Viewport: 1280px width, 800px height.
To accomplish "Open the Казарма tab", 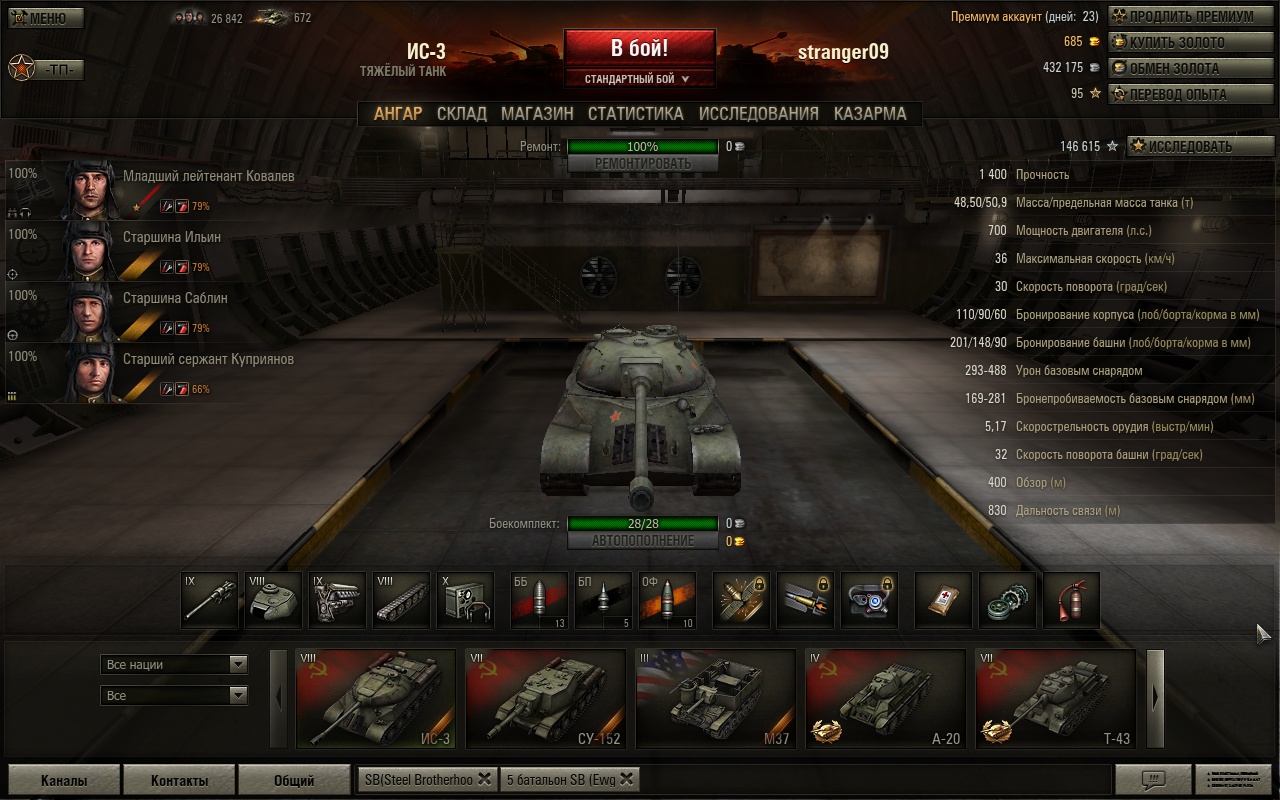I will click(x=869, y=114).
